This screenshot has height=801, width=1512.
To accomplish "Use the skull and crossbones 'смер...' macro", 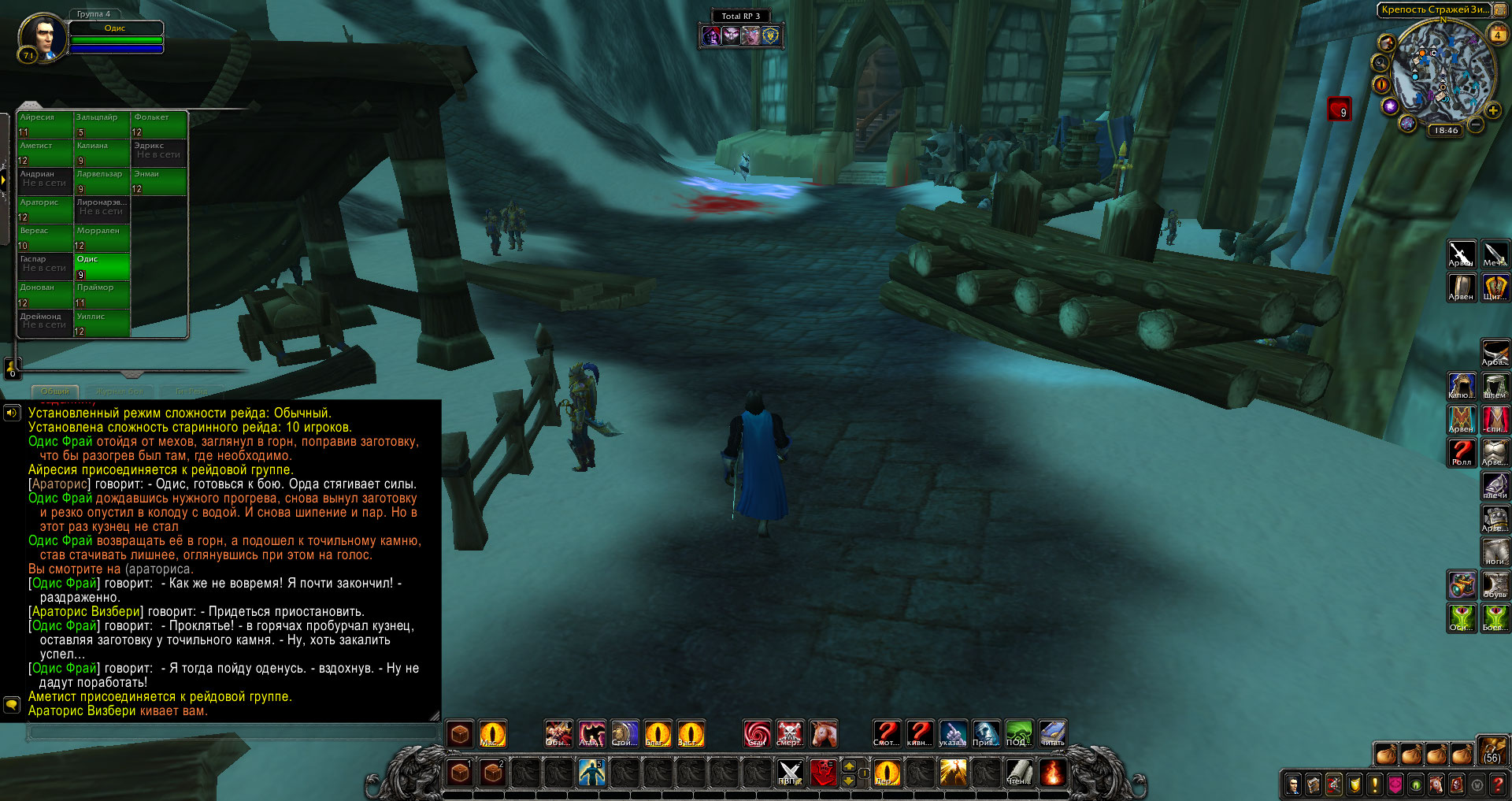I will pyautogui.click(x=789, y=734).
